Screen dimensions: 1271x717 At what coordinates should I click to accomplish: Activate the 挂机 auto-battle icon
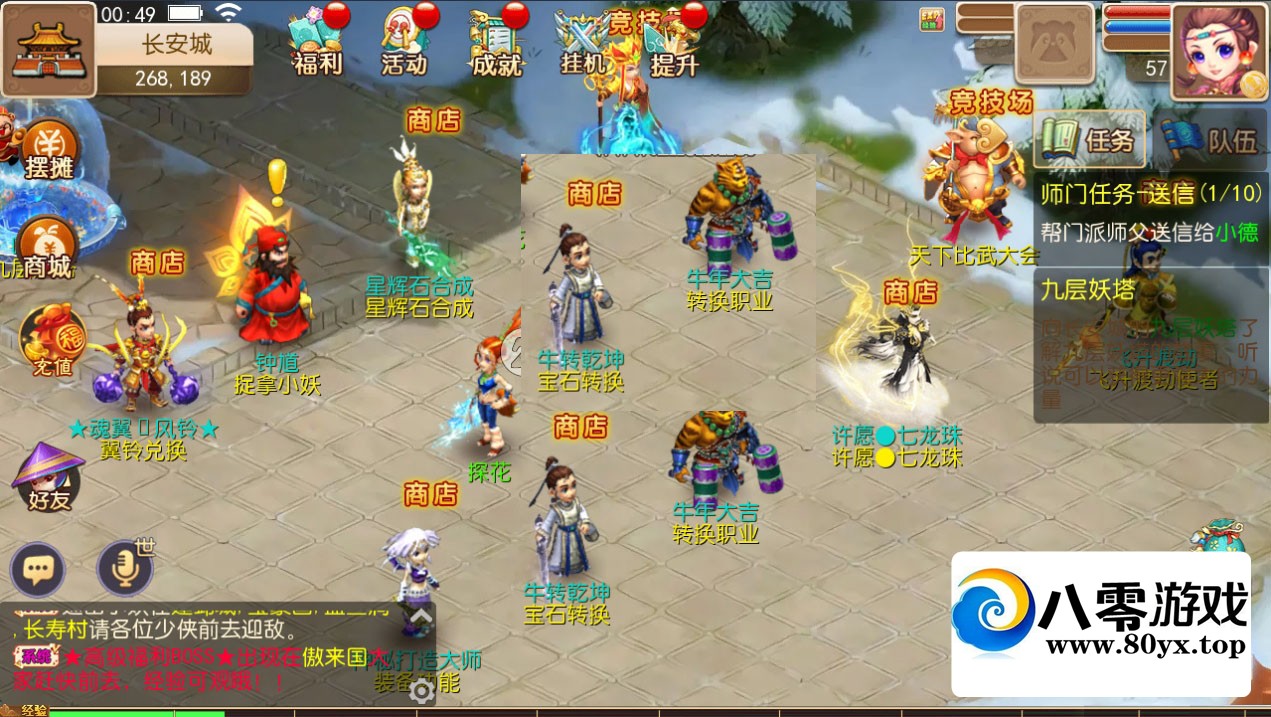point(583,46)
